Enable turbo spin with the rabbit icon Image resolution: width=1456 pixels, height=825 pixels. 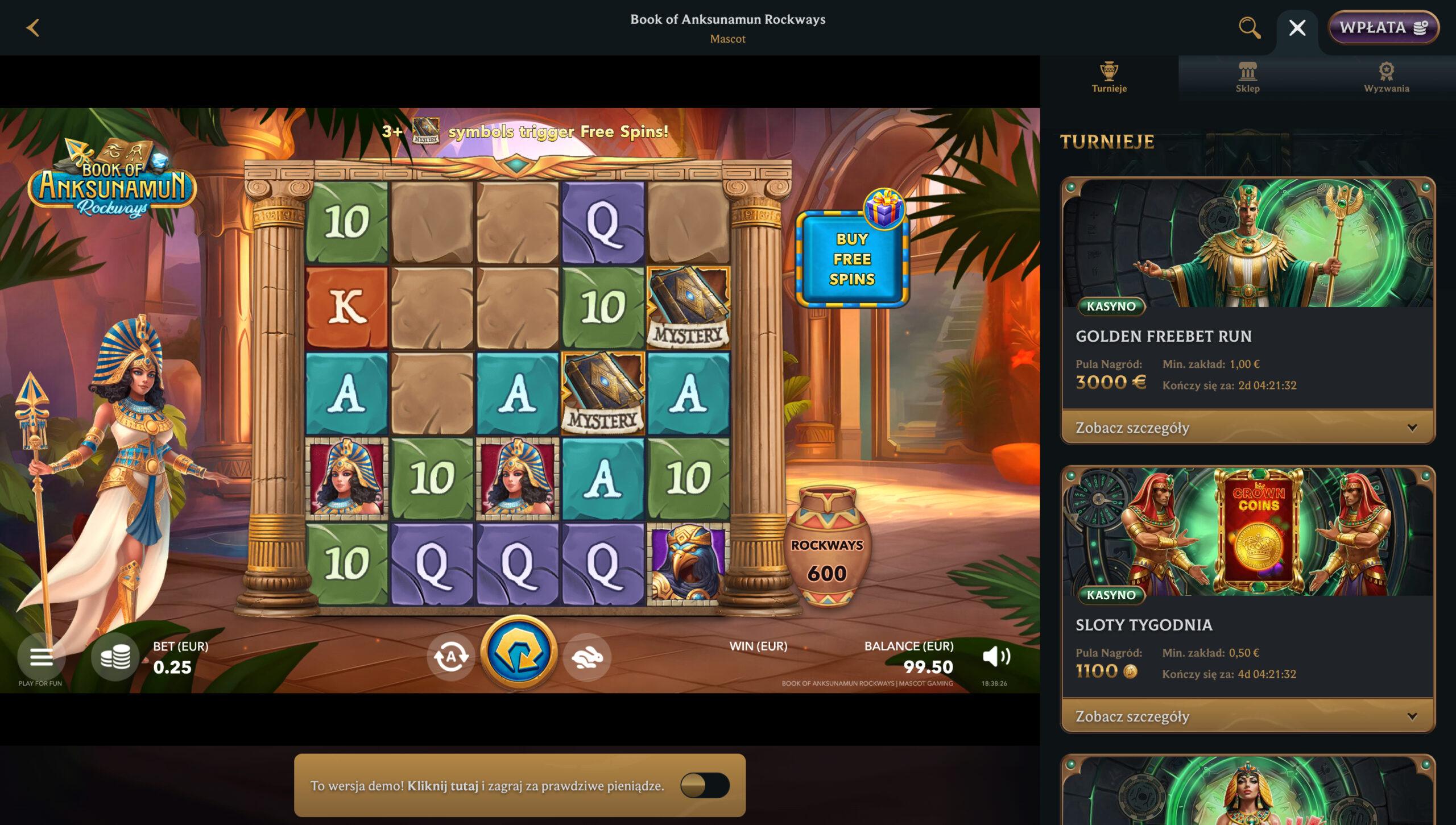click(586, 657)
